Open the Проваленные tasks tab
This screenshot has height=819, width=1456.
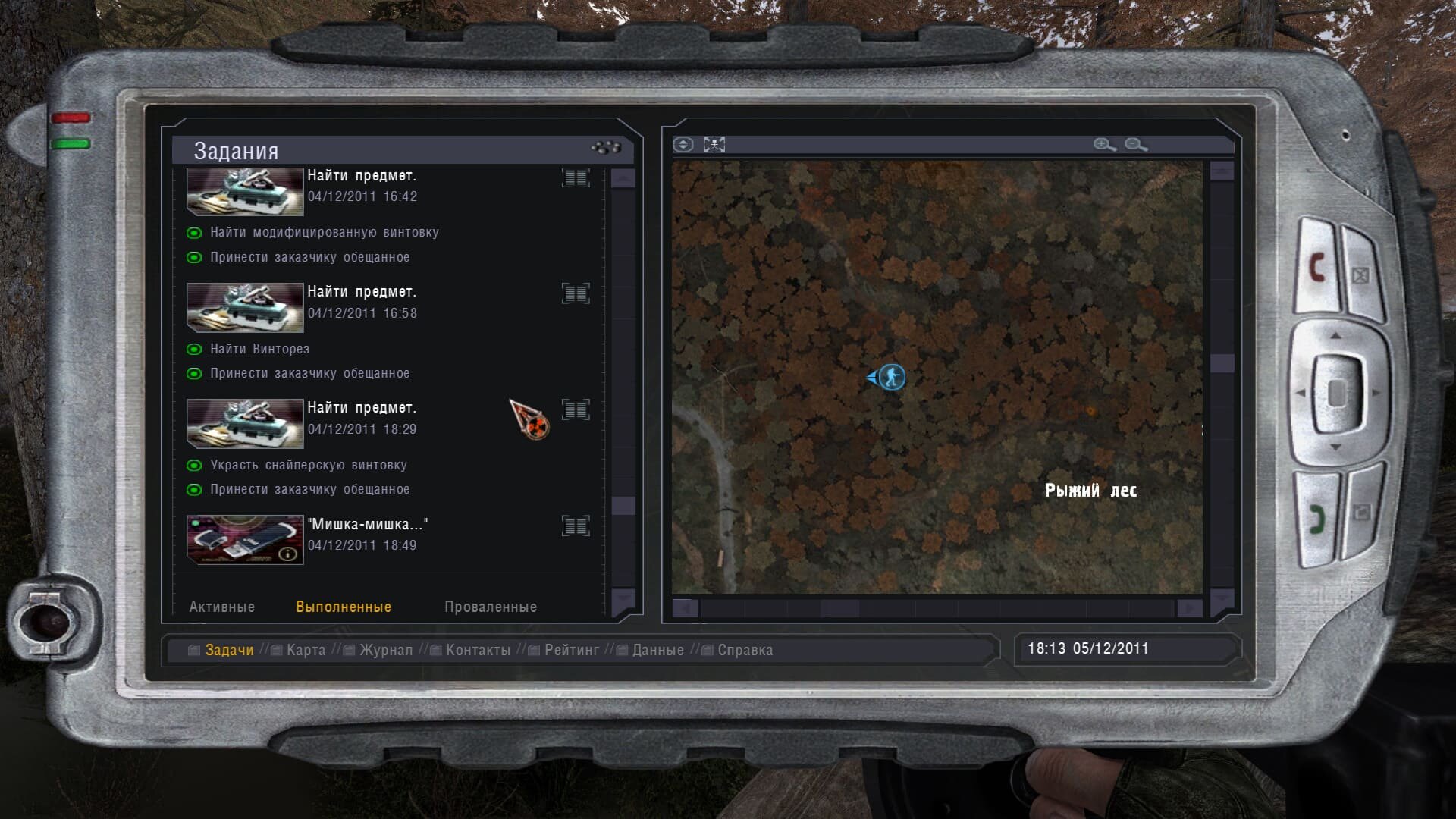click(x=490, y=607)
